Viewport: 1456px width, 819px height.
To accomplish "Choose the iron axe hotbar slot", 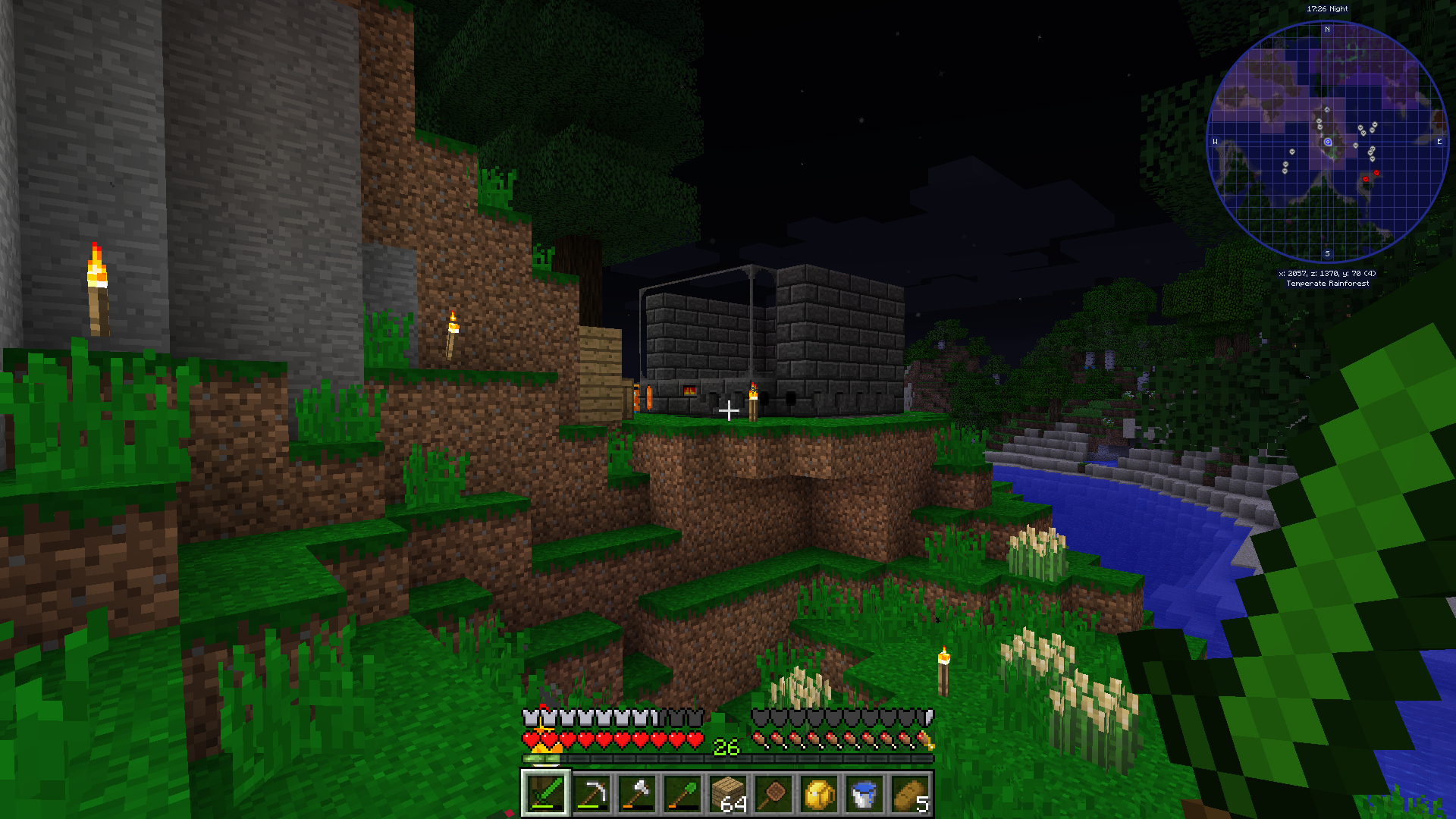I will (636, 793).
